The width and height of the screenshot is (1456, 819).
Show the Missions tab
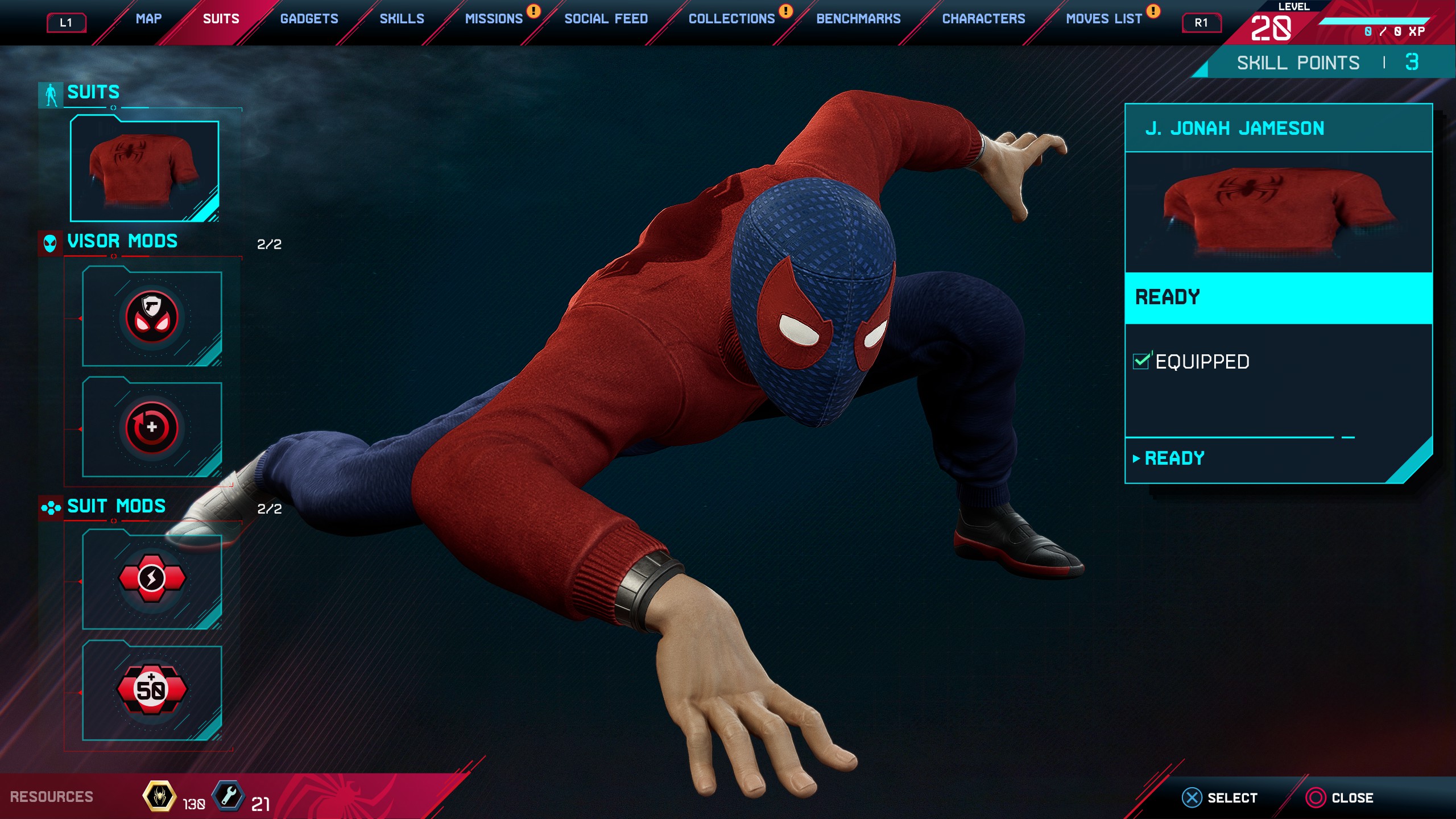point(494,19)
